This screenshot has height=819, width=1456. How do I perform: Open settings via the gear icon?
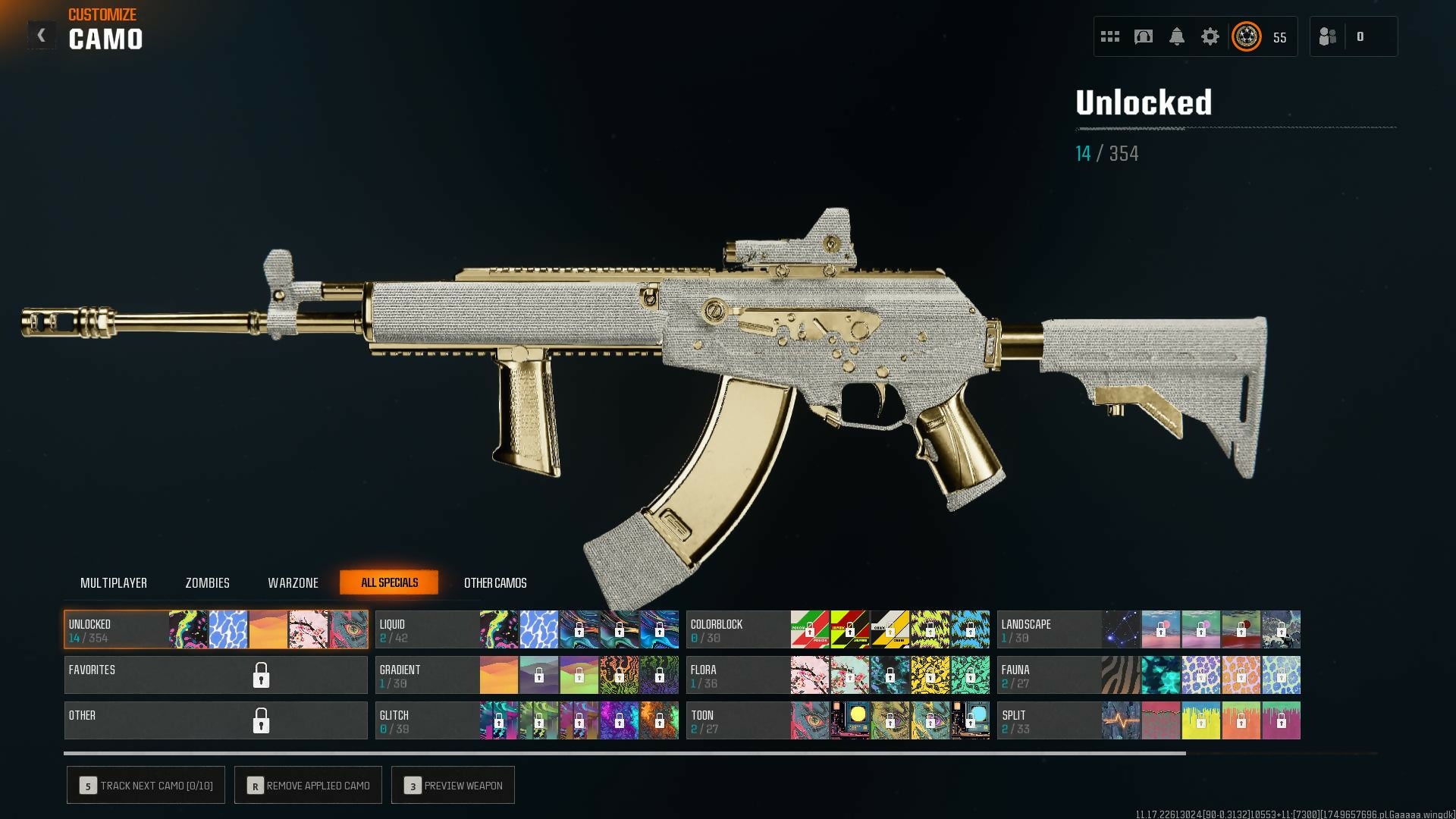coord(1210,36)
